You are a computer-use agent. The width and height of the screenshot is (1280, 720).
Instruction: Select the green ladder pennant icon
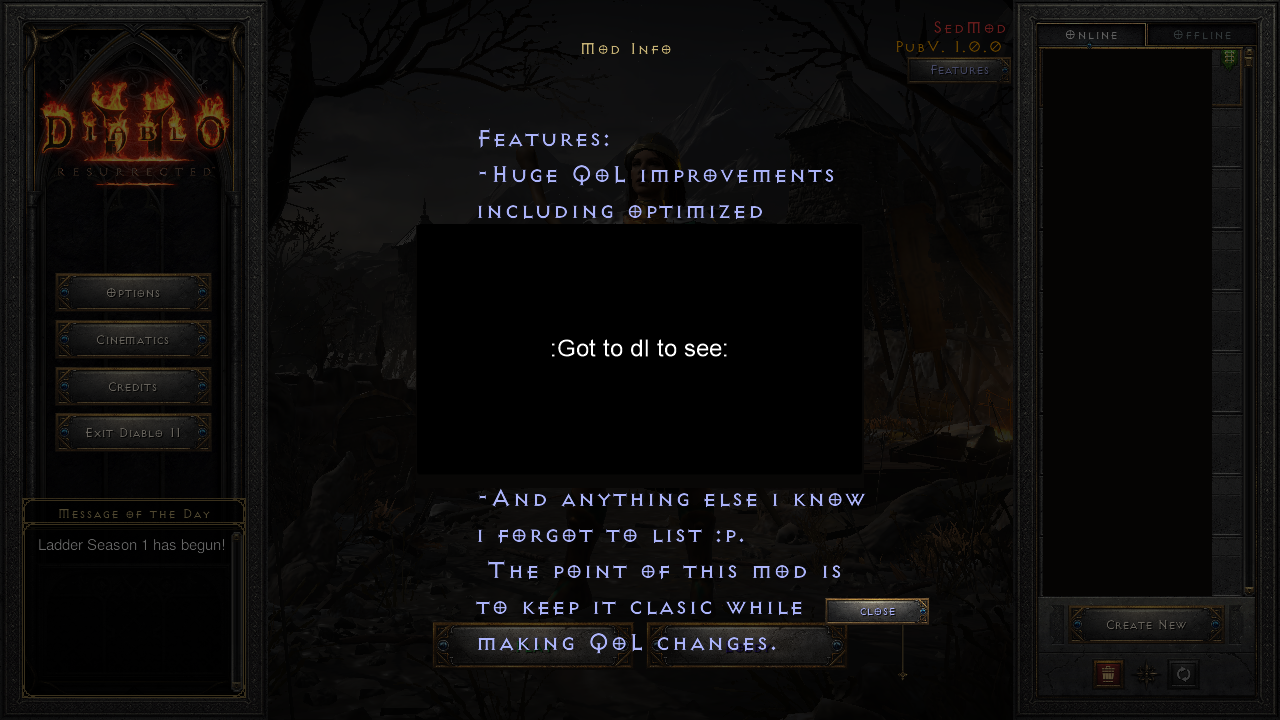[1228, 58]
